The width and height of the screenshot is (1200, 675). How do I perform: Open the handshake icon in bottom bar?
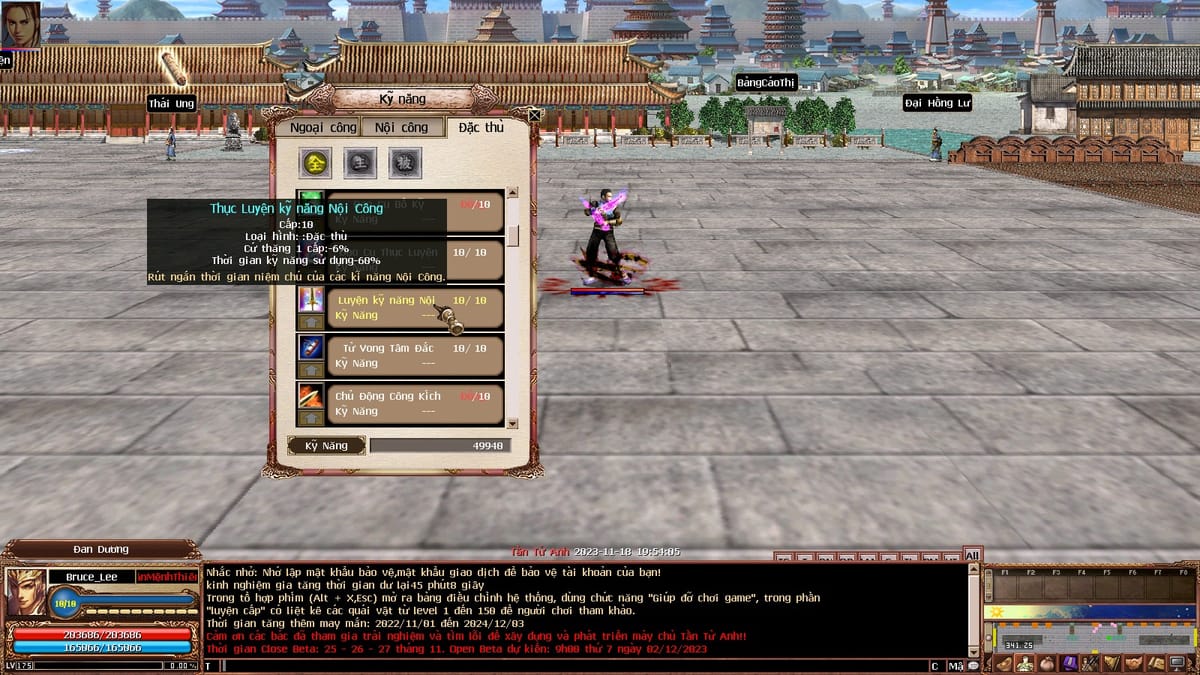tap(1133, 663)
